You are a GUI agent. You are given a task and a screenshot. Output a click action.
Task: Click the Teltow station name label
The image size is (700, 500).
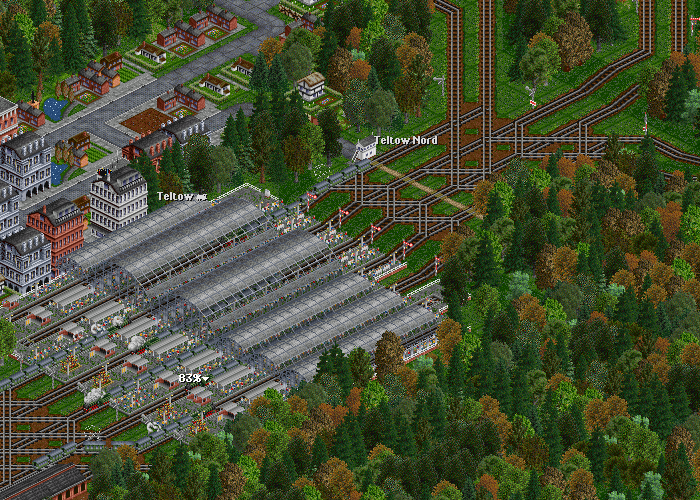click(x=181, y=197)
